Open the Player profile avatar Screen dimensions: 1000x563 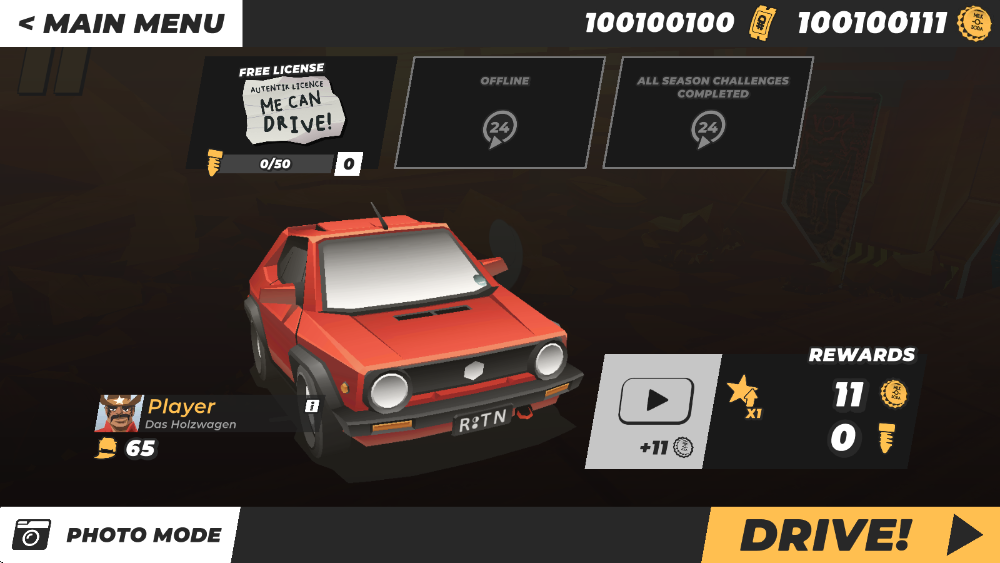pyautogui.click(x=118, y=413)
